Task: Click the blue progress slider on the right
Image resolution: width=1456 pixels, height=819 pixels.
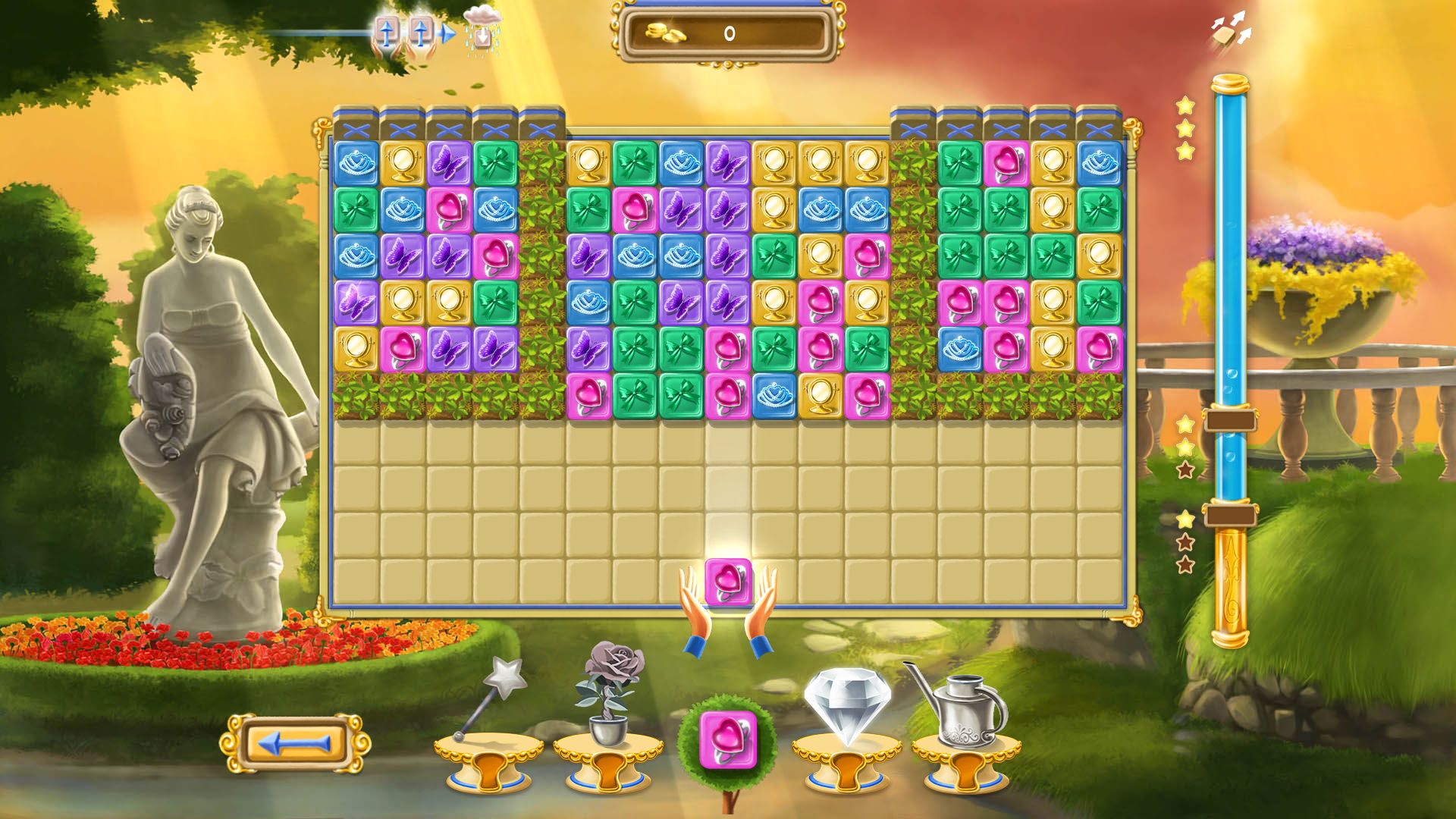Action: [1230, 303]
